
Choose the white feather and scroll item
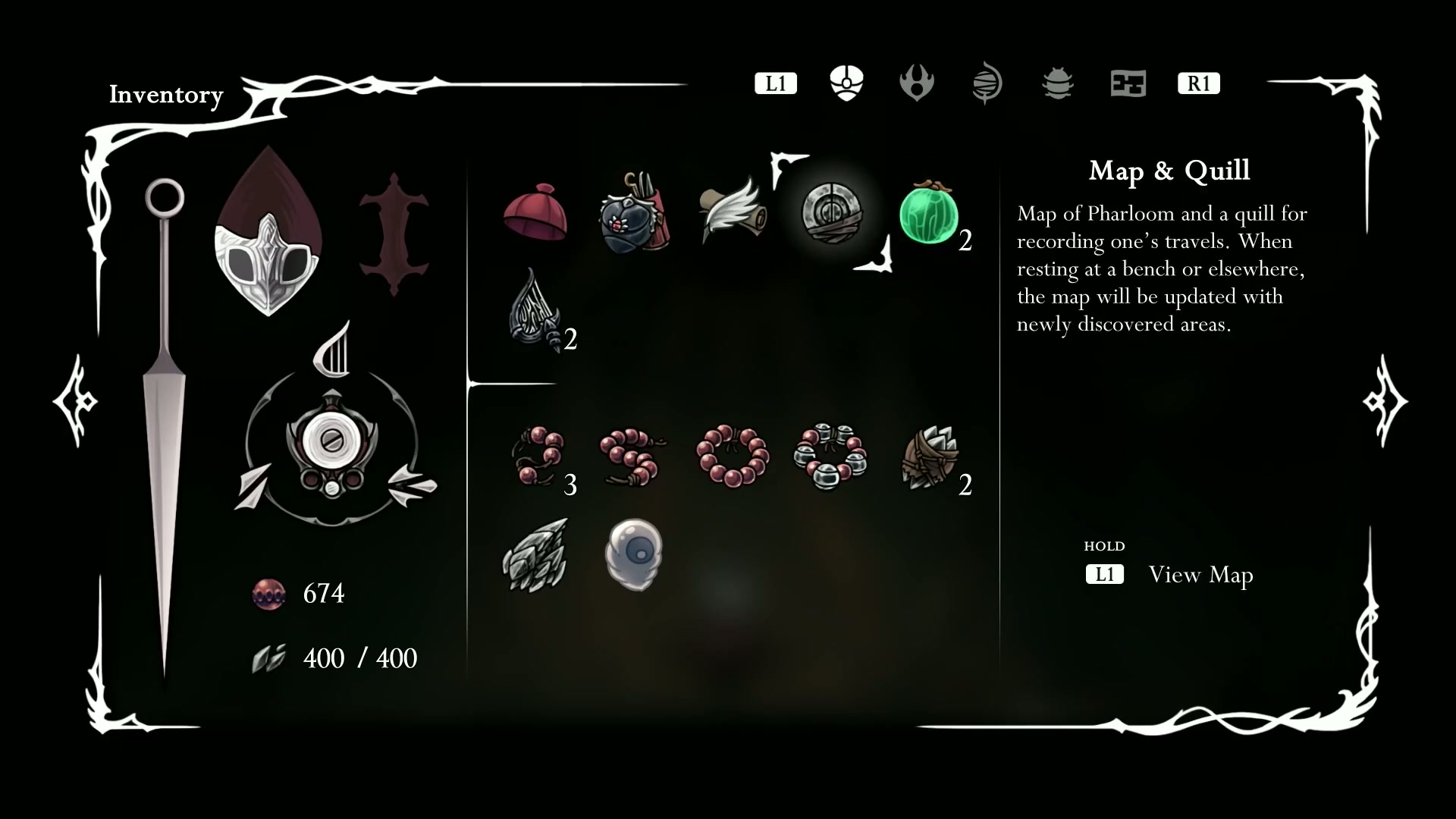[x=730, y=212]
